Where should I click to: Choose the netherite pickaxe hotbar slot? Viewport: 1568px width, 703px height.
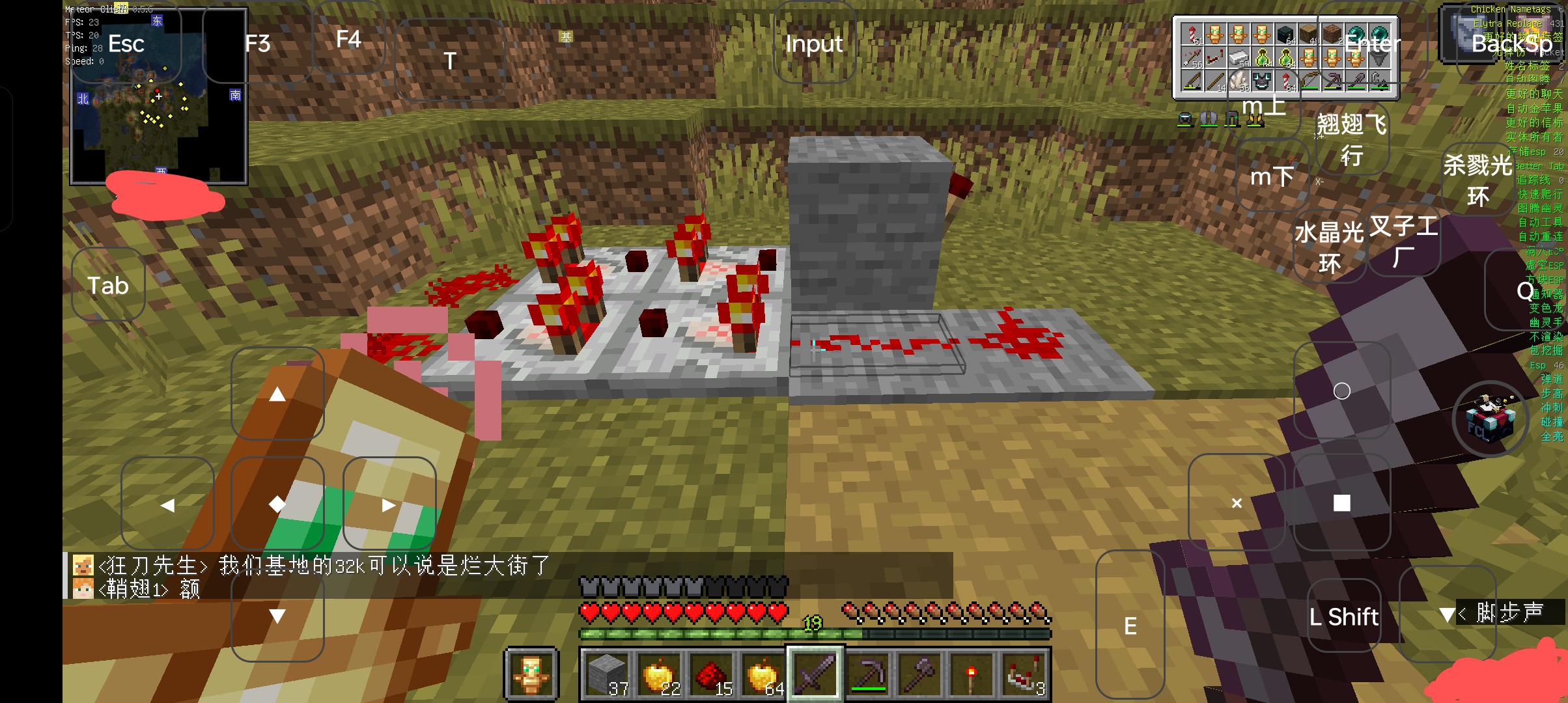click(868, 674)
